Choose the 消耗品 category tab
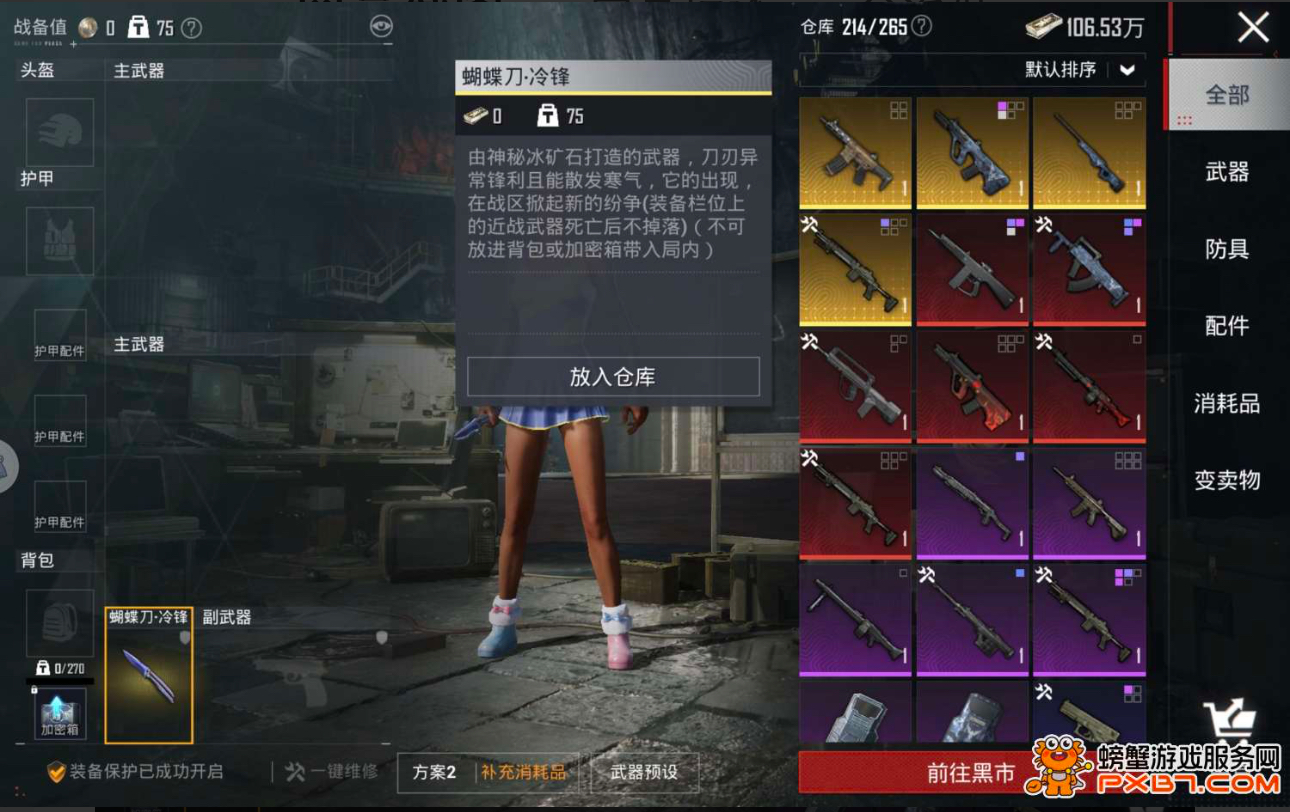 coord(1227,404)
